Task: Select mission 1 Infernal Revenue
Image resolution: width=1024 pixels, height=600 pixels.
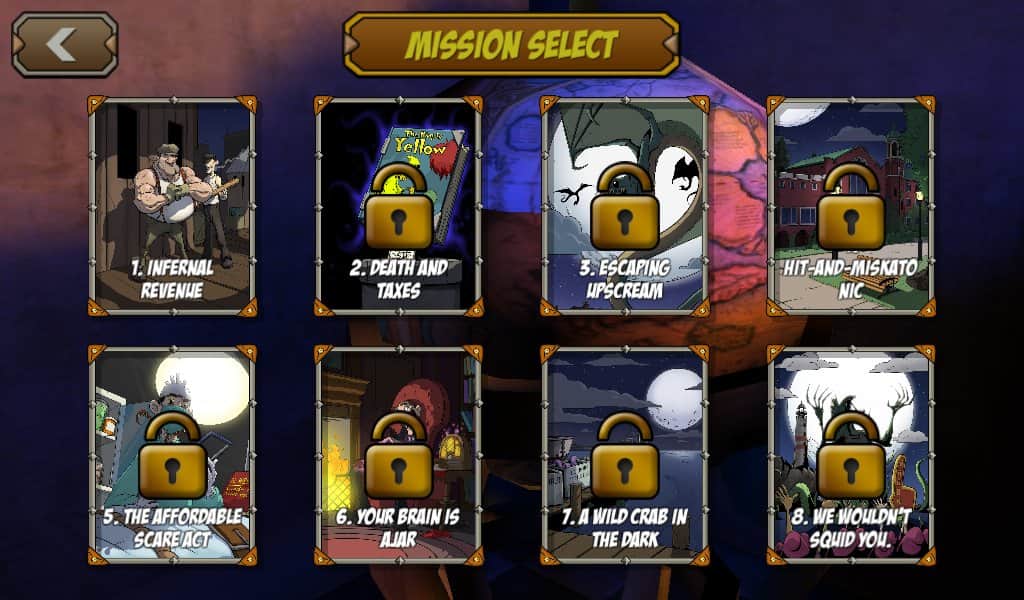Action: click(x=172, y=205)
